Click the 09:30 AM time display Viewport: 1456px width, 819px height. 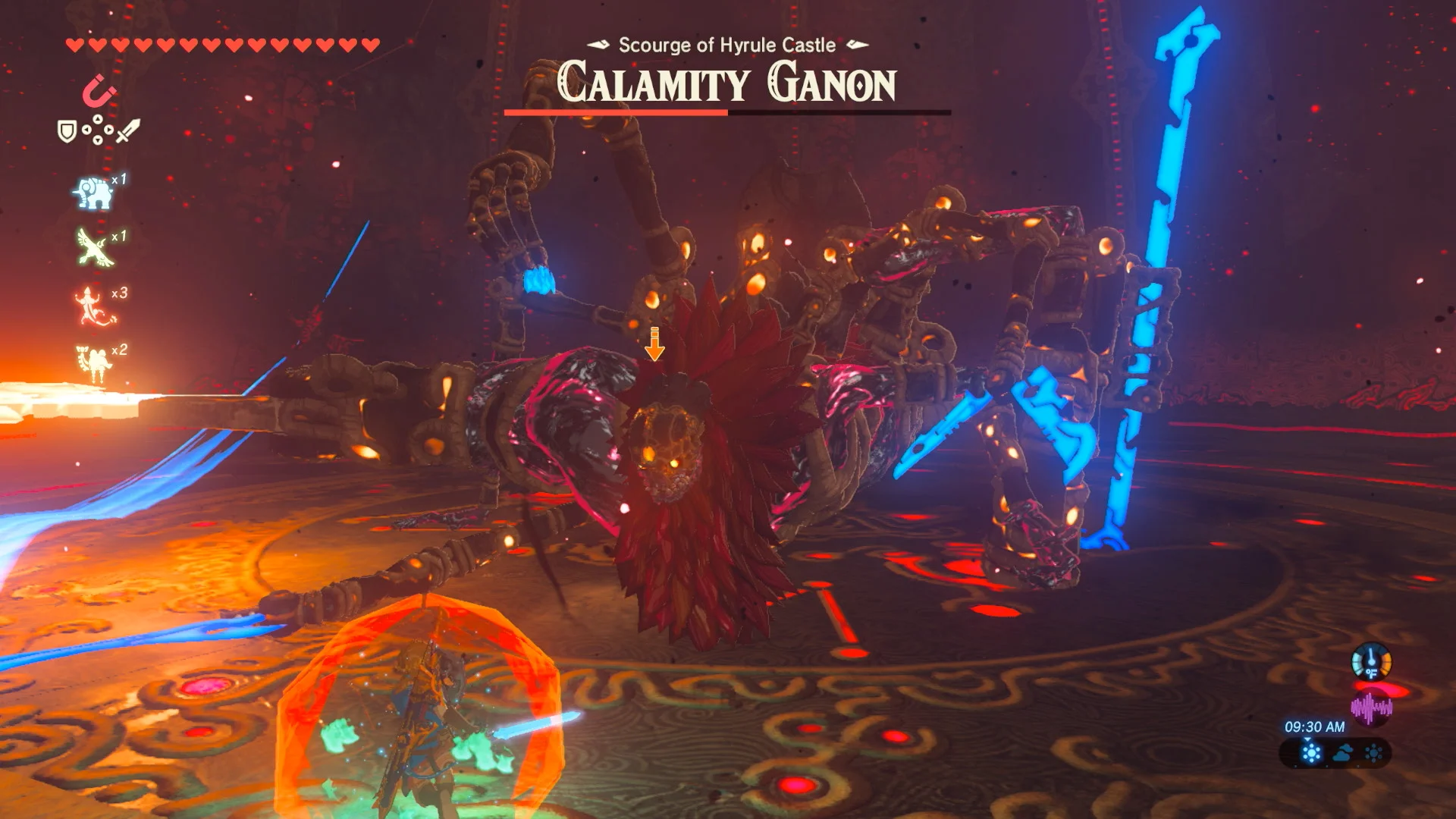1316,726
